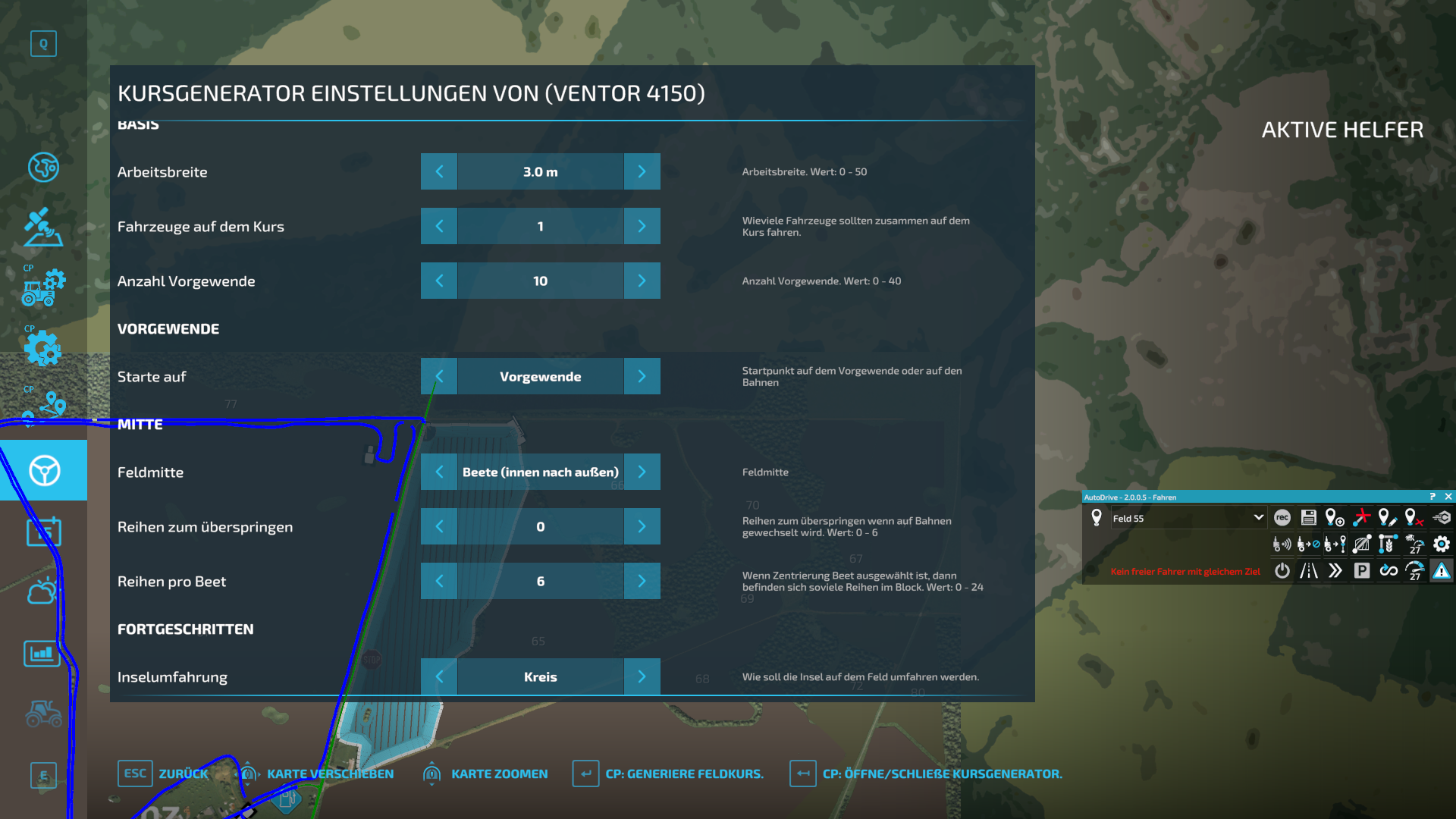
Task: Select the steering wheel sidebar icon
Action: tap(43, 470)
